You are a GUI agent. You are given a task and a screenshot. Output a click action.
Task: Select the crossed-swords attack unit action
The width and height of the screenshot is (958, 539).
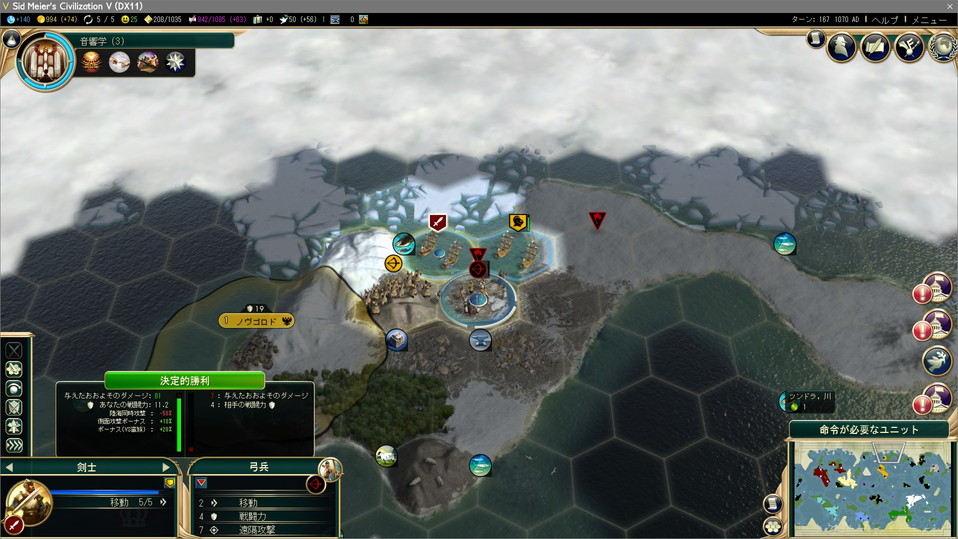click(x=14, y=351)
